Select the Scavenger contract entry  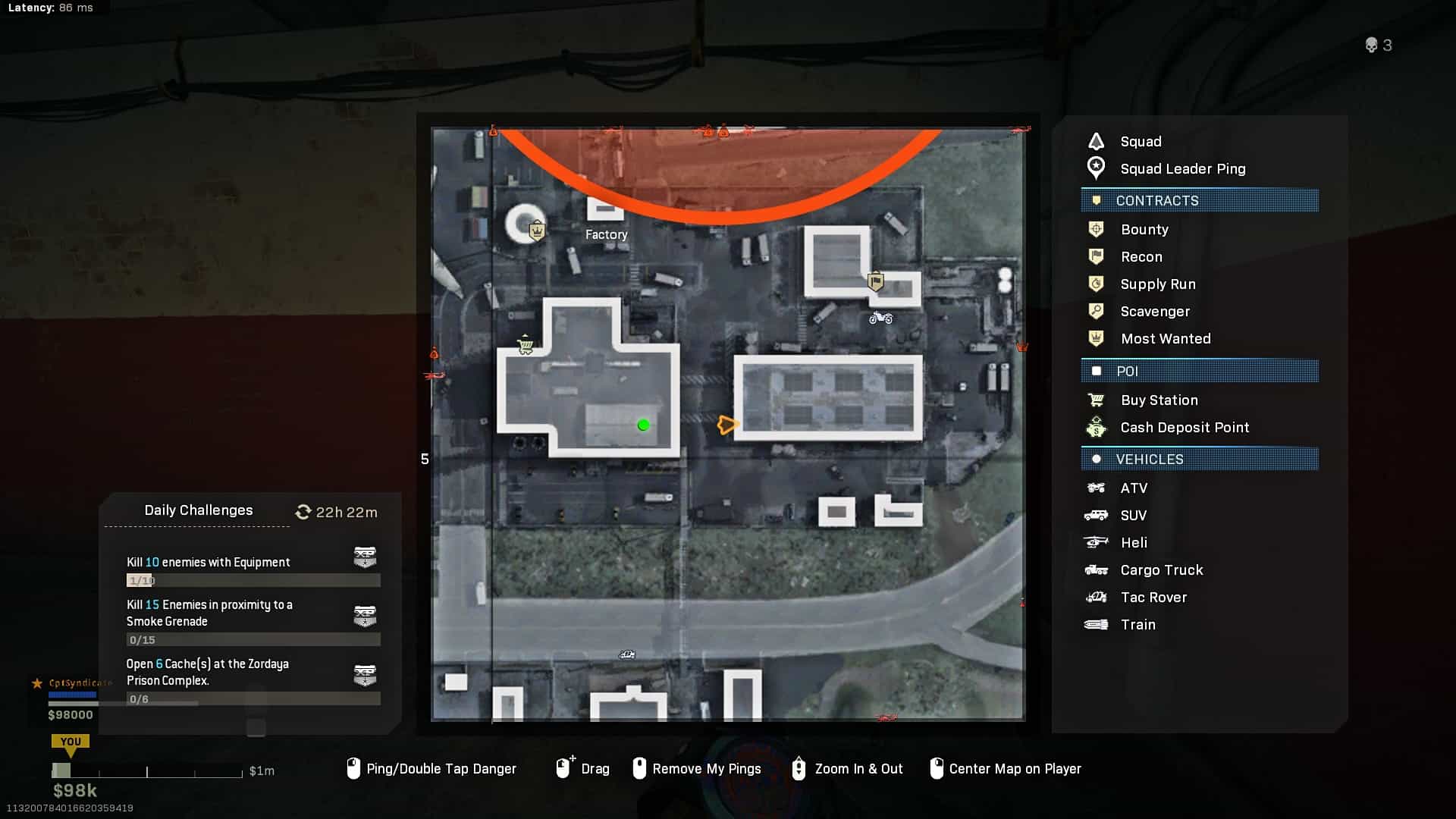1154,312
